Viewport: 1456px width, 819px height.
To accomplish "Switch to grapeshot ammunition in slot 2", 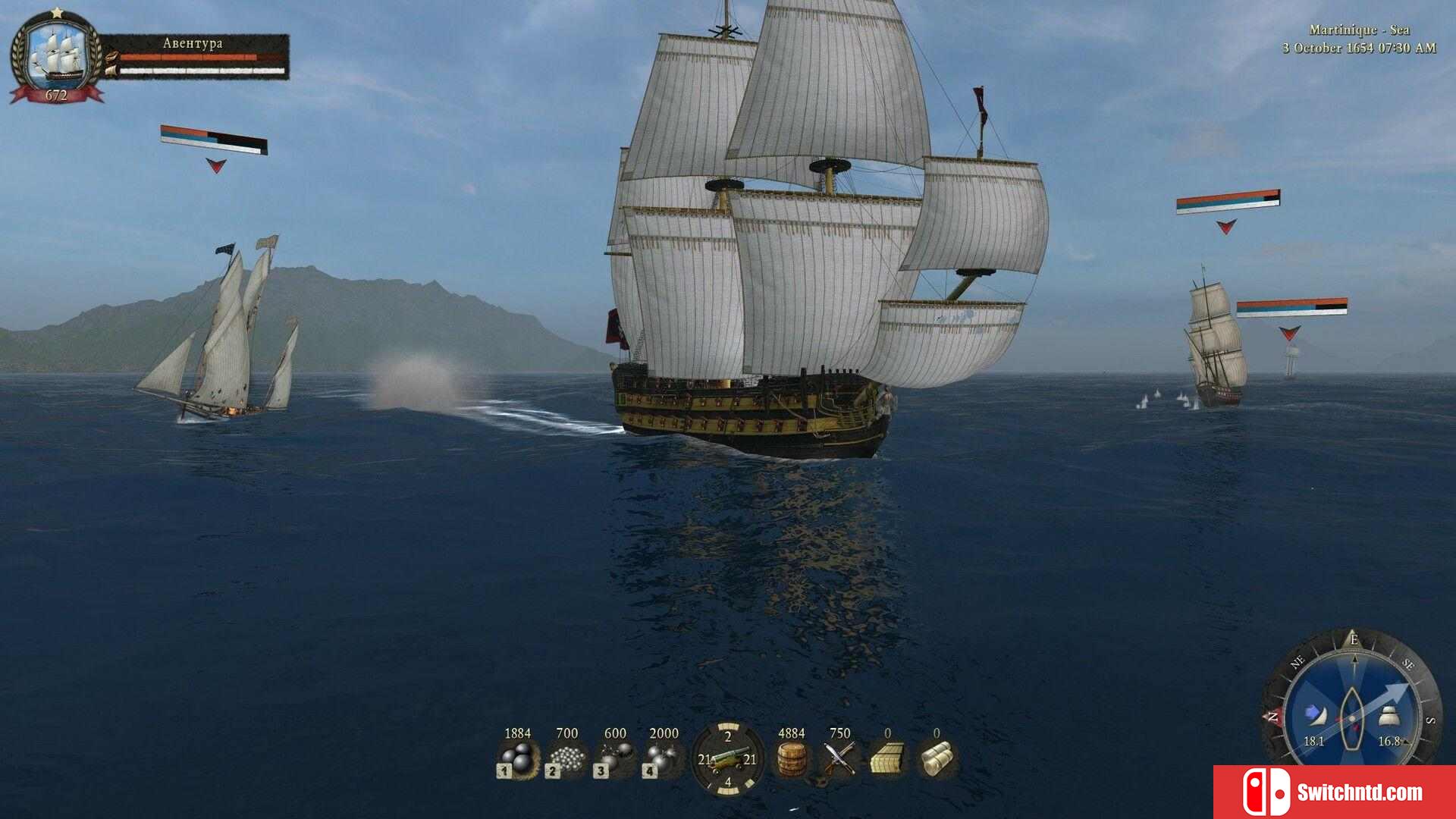I will [x=566, y=759].
